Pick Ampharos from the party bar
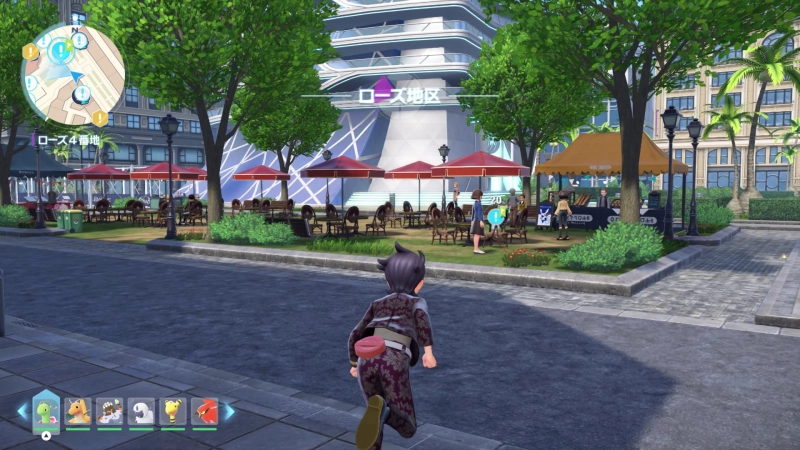Screen dimensions: 800x450 pos(173,411)
